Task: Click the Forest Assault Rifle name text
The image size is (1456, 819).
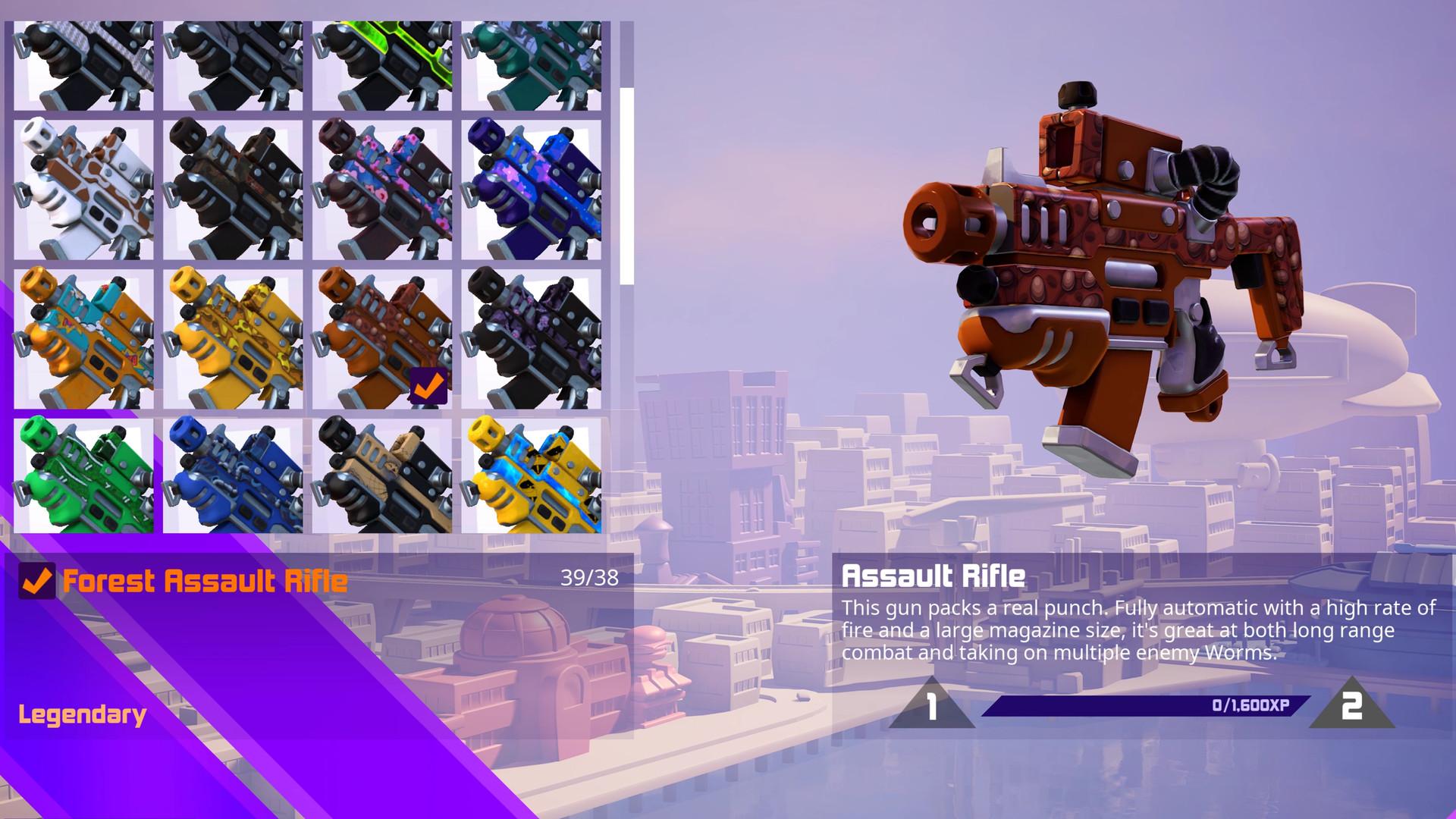Action: [205, 582]
